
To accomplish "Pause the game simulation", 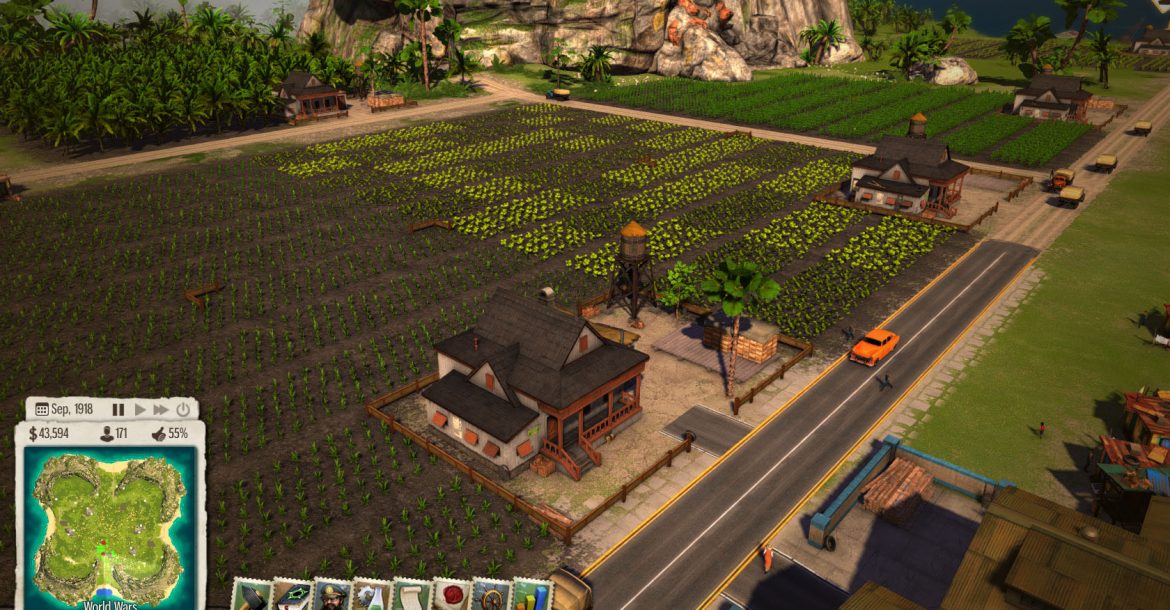I will click(118, 409).
